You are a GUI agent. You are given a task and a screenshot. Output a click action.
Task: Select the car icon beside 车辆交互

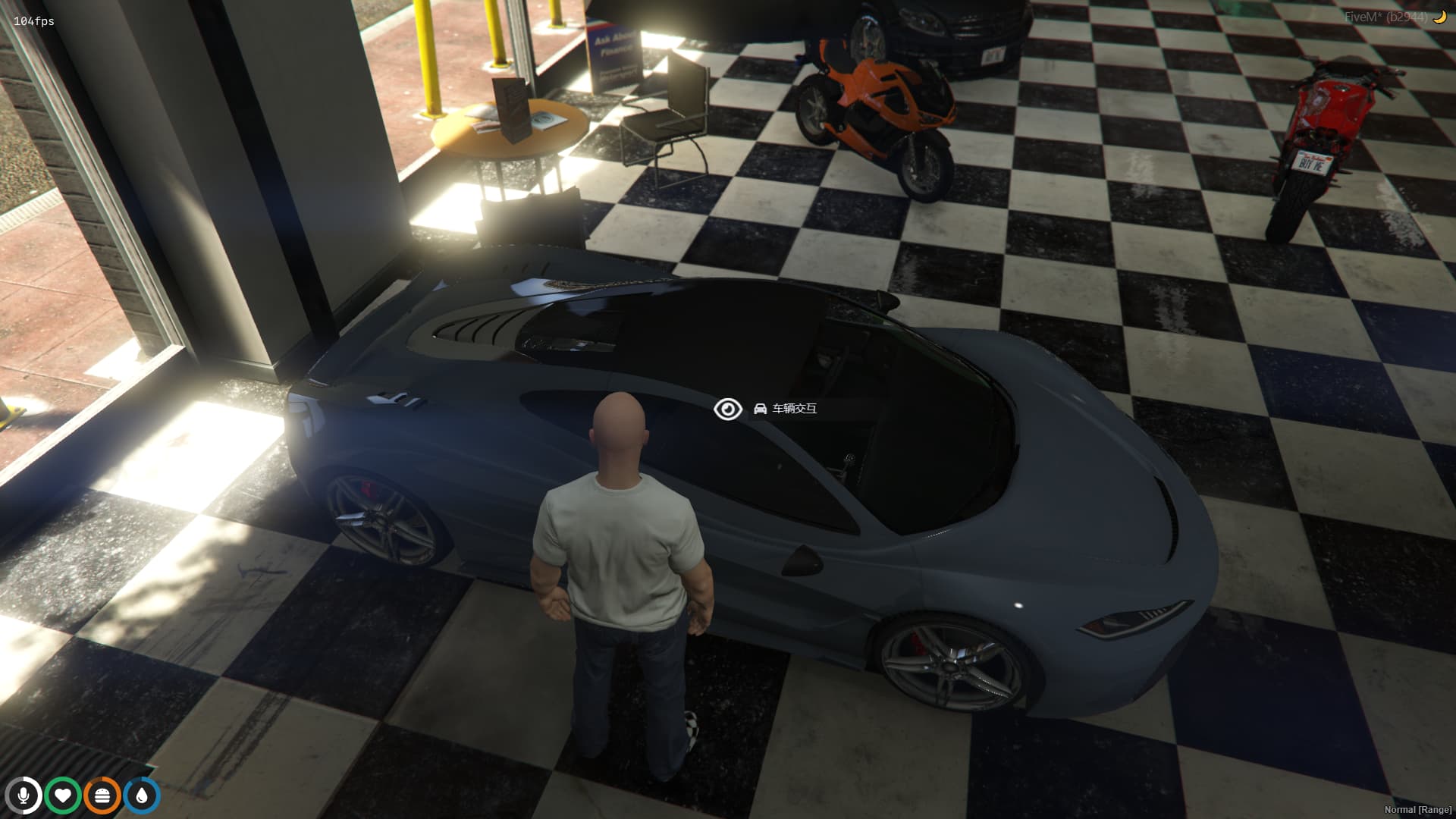tap(760, 408)
